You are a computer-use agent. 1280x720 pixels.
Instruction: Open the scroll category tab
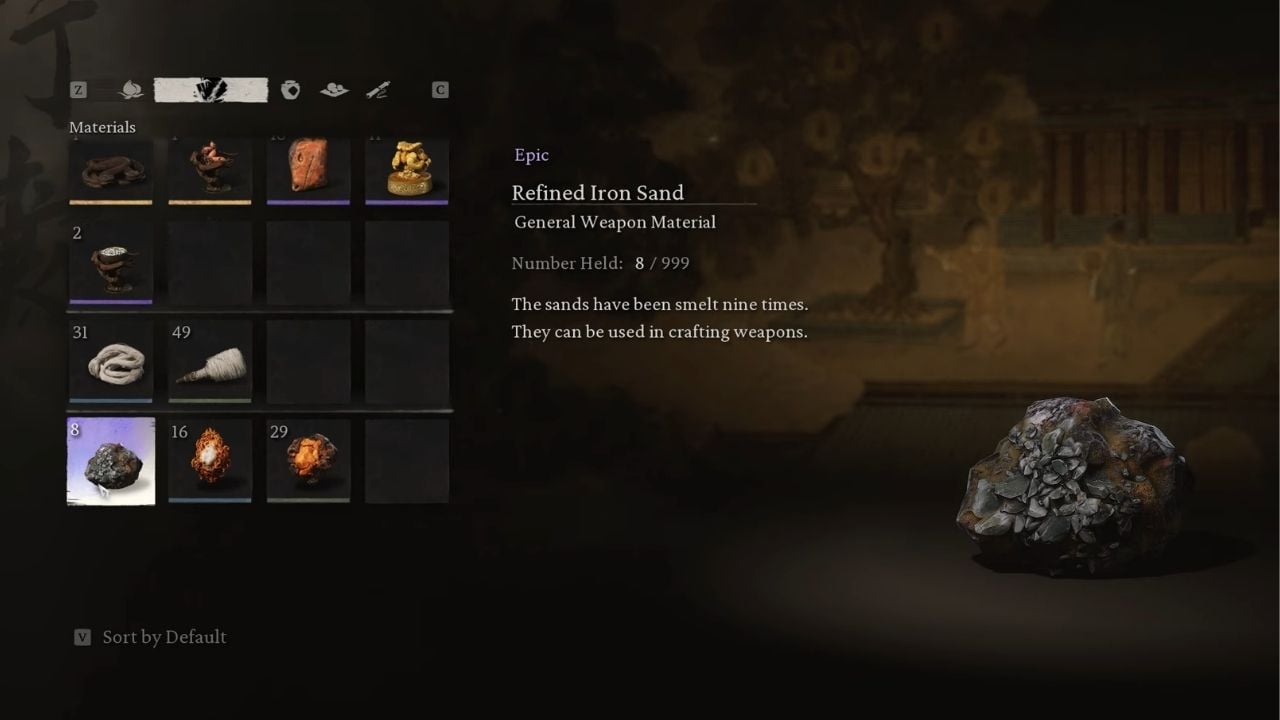tap(377, 90)
